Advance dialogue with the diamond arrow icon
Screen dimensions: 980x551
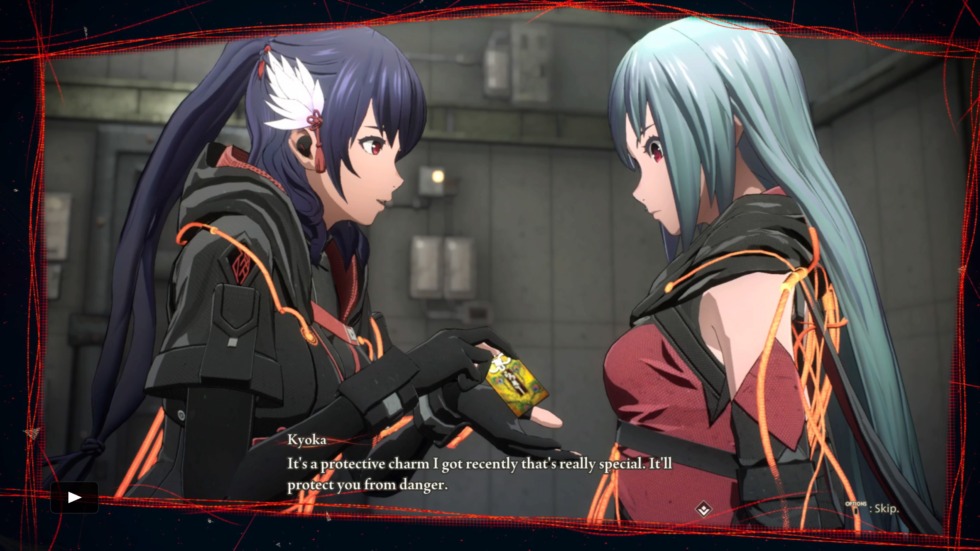(705, 510)
